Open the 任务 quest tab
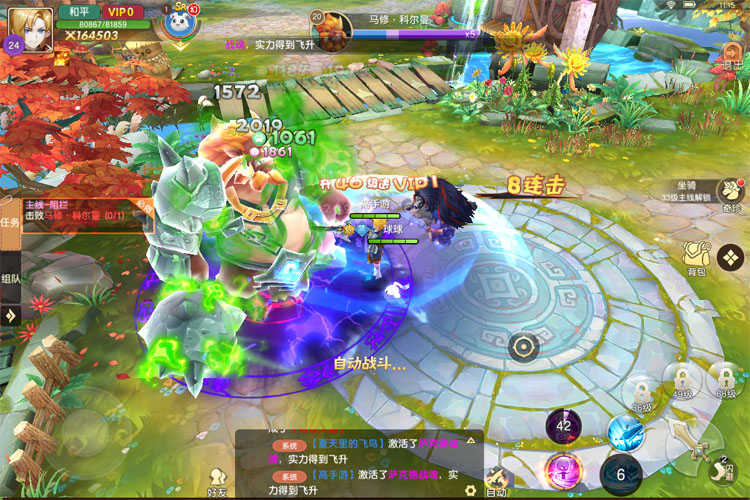750x500 pixels. [9, 222]
